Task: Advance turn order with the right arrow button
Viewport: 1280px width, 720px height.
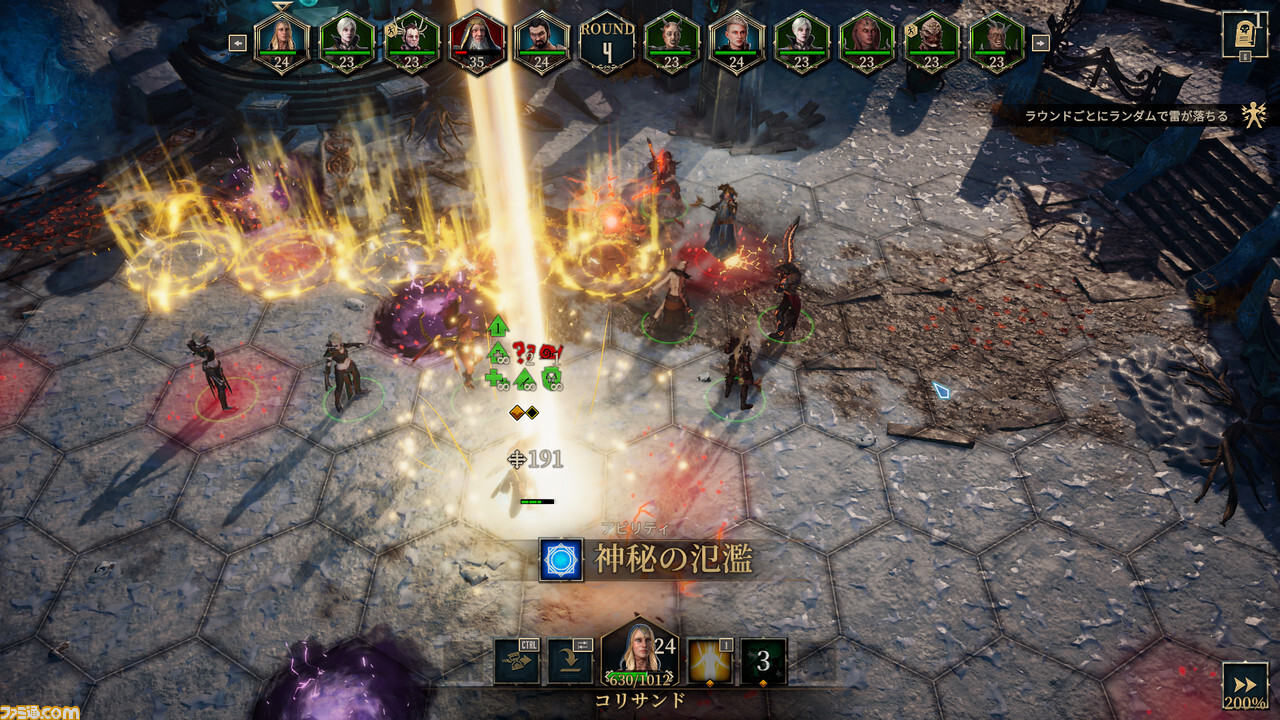Action: pyautogui.click(x=1040, y=43)
